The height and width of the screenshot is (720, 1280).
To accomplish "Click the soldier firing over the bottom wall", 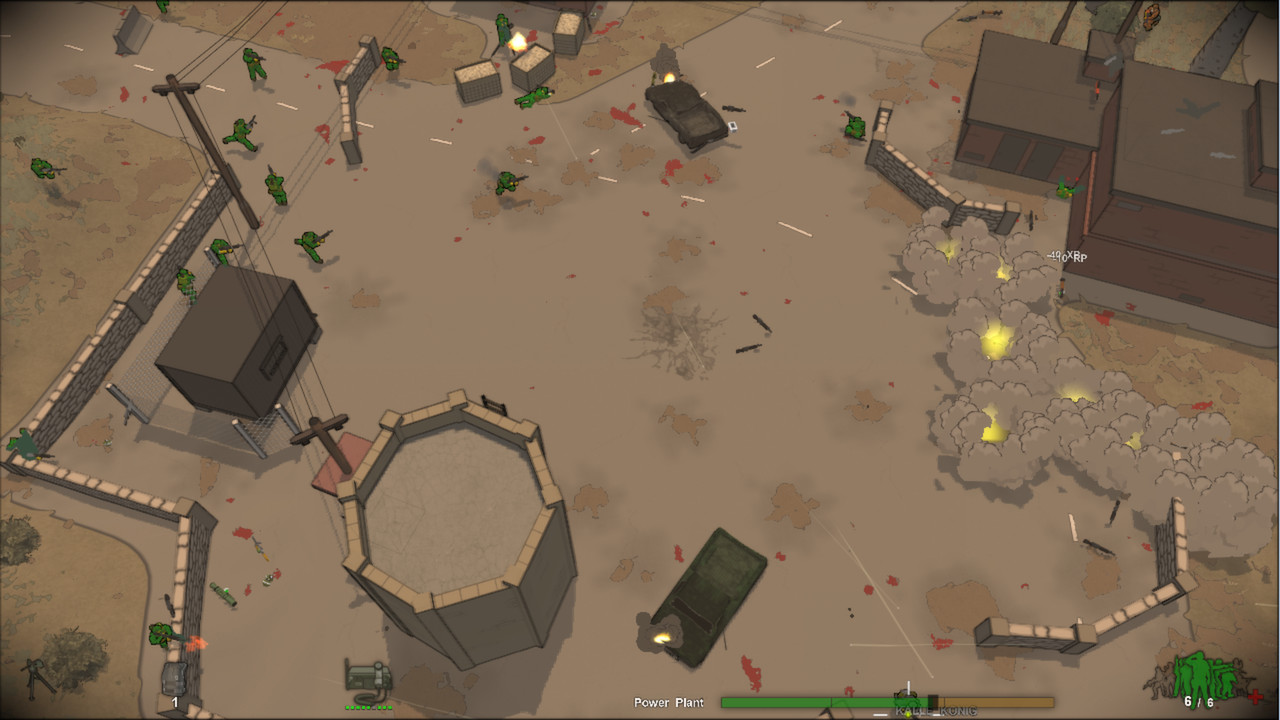I will tap(160, 636).
